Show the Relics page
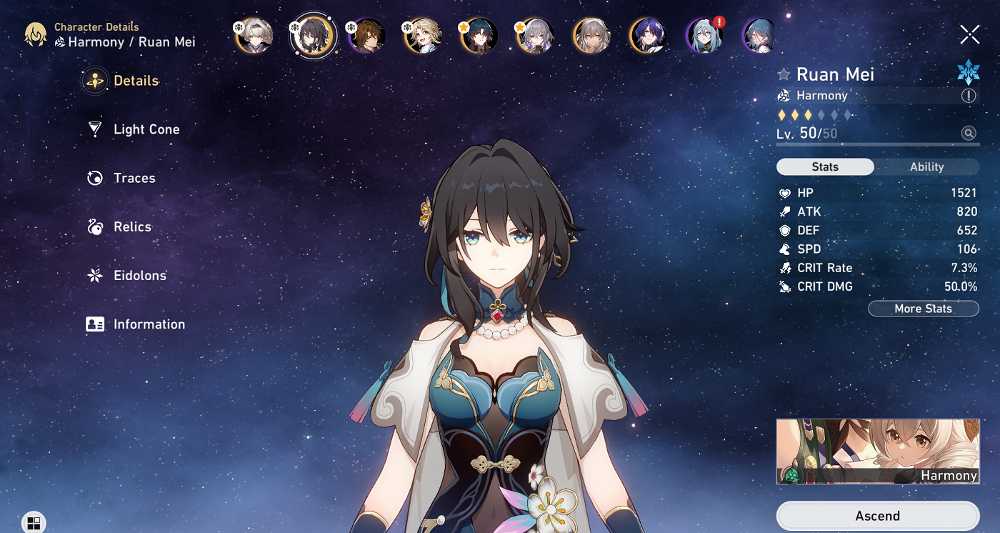This screenshot has height=533, width=1000. pyautogui.click(x=132, y=227)
